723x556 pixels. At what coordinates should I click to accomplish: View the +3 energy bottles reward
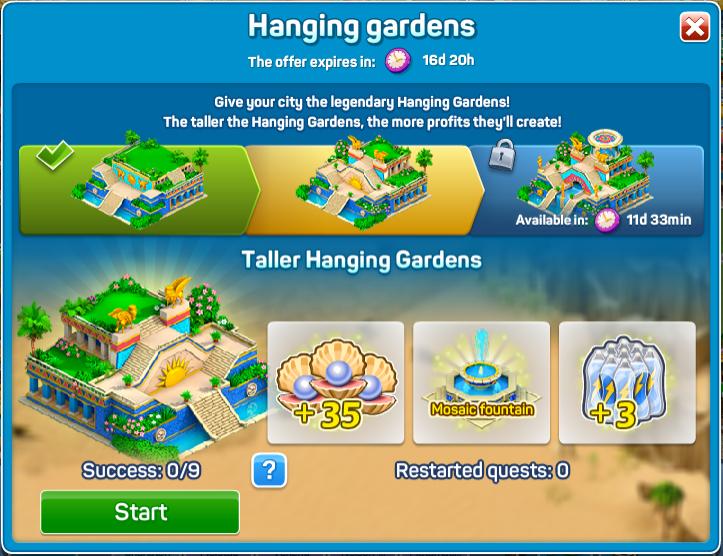pos(627,383)
